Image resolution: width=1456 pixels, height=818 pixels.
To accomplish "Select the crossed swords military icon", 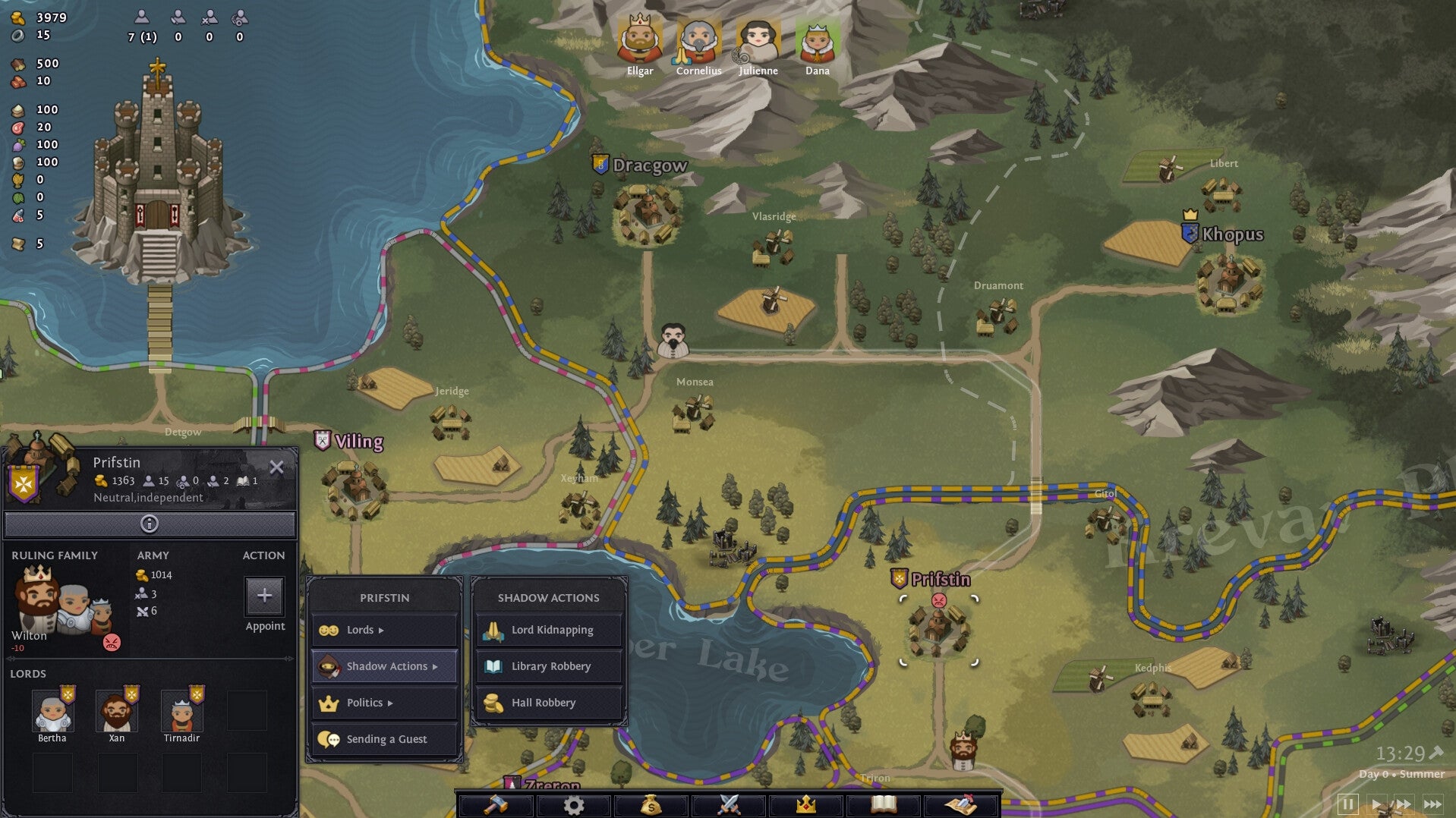I will (x=727, y=805).
